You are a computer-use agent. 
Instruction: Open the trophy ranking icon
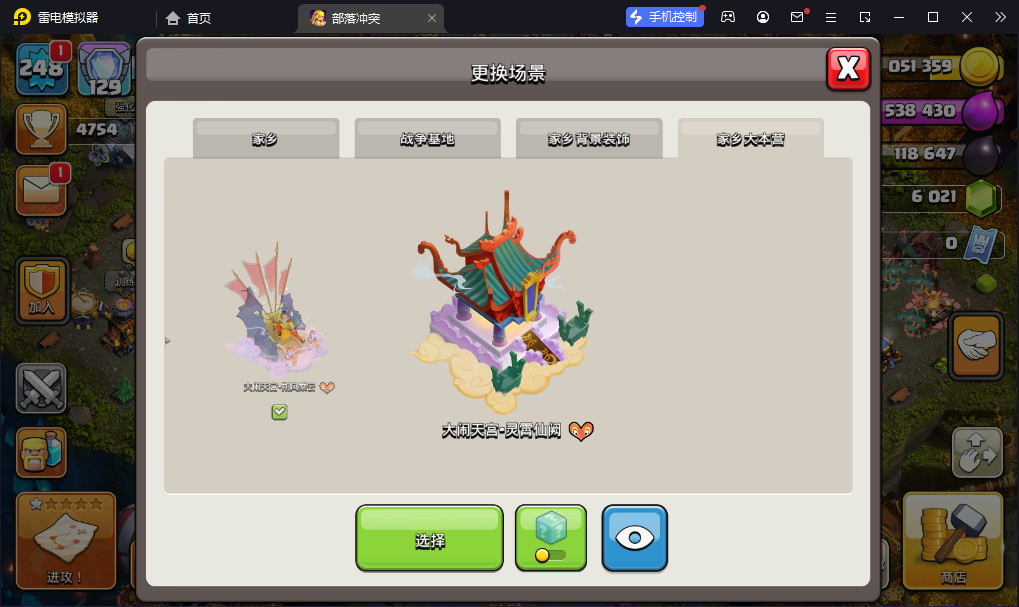pos(41,129)
